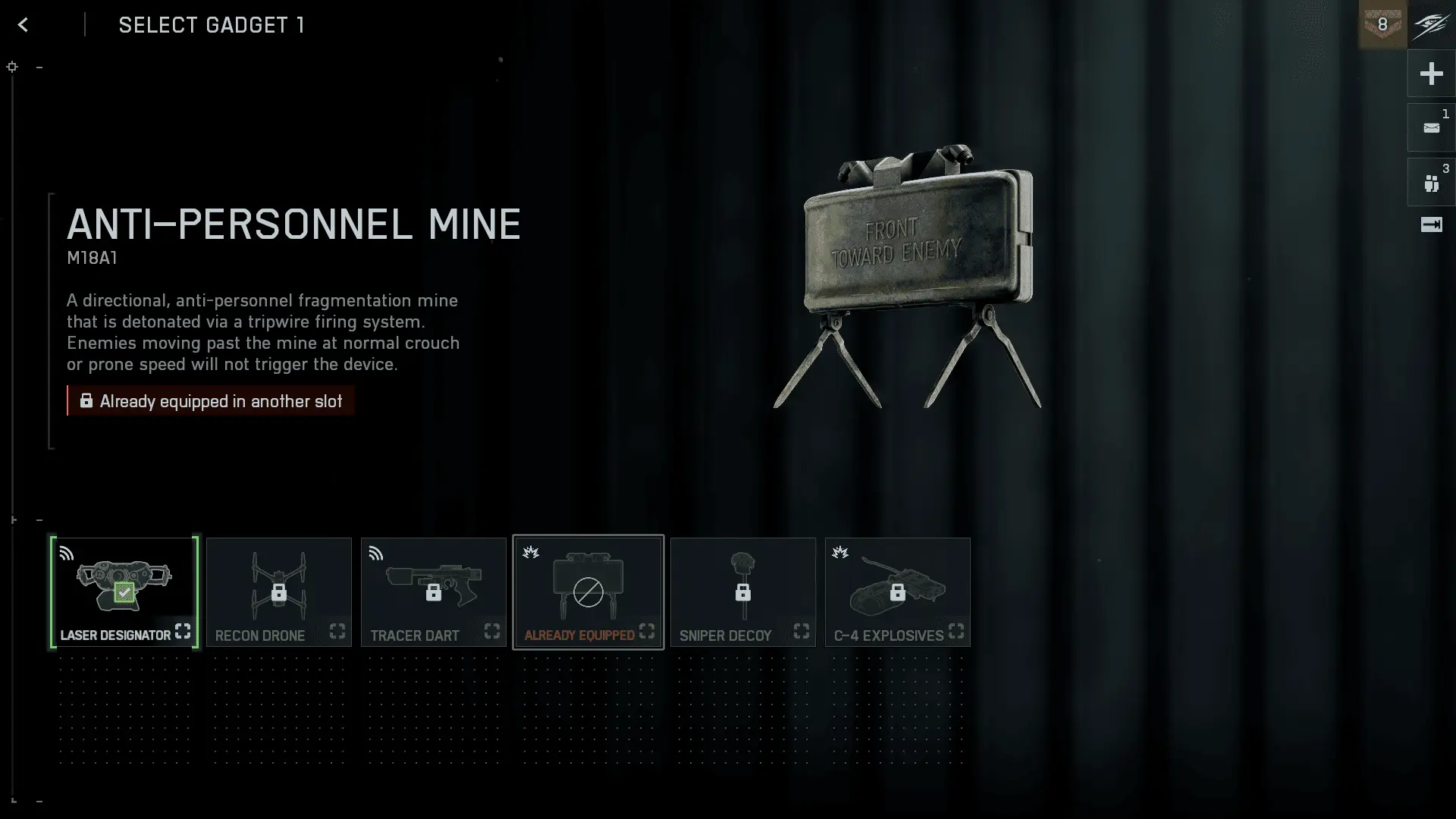Open the mail envelope notifications
Screen dimensions: 1456x819
1431,128
